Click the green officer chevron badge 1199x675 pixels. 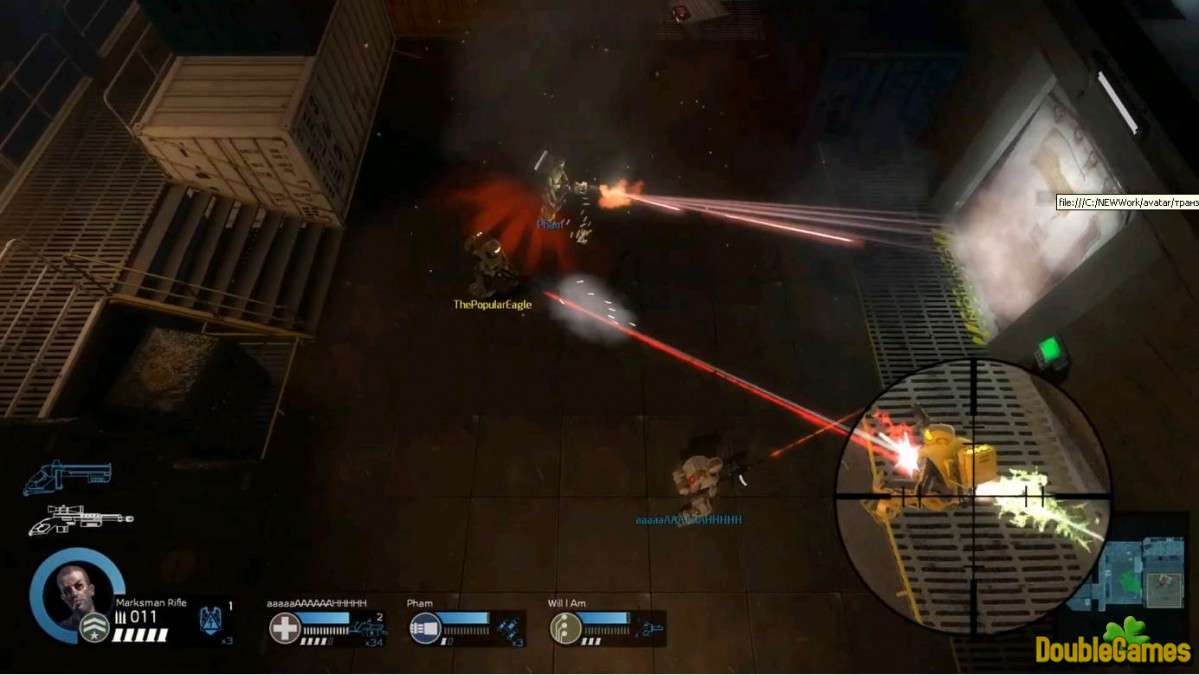click(94, 627)
